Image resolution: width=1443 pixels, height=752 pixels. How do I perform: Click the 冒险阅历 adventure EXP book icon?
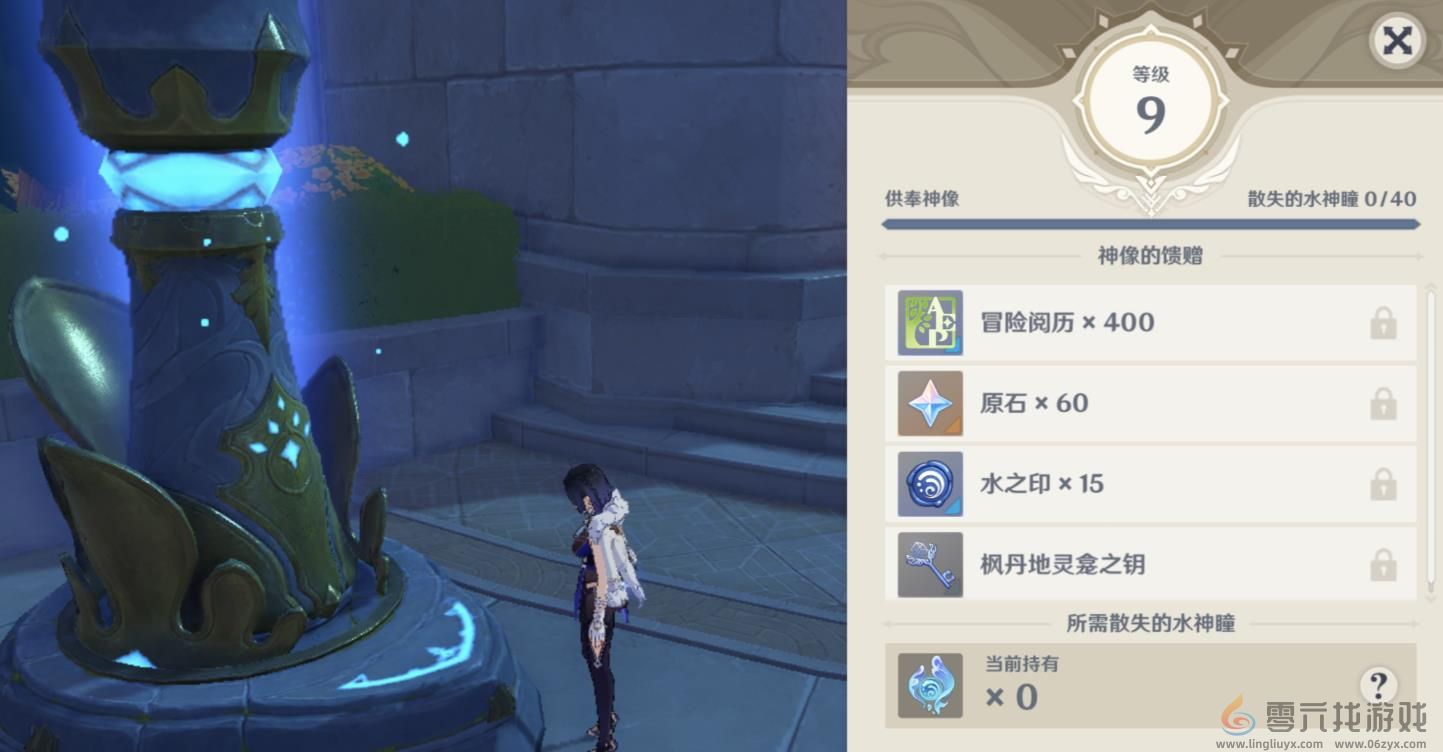click(x=929, y=322)
